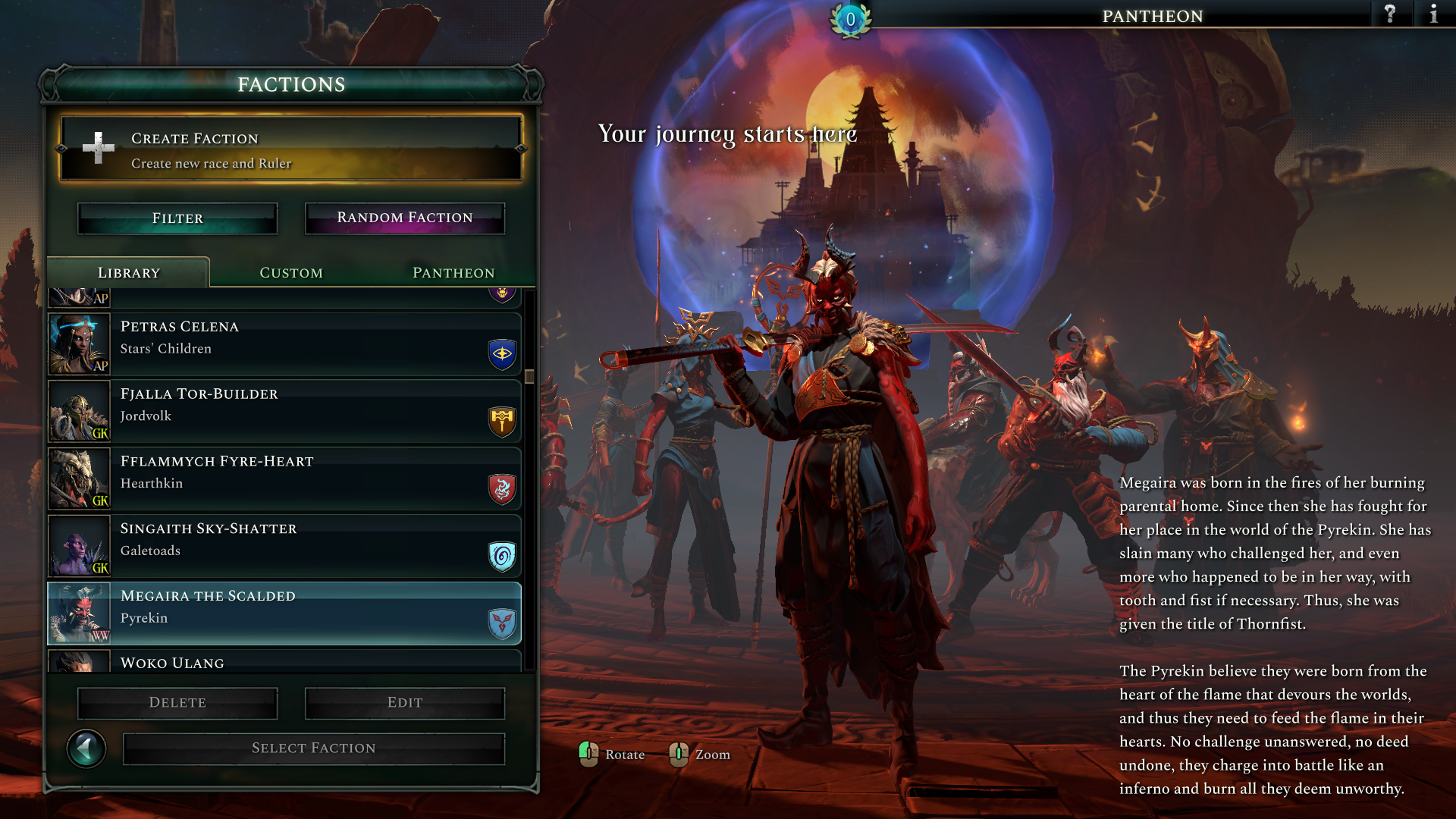Select Megaira the Scalded Pyrekin row
The width and height of the screenshot is (1456, 819).
(x=284, y=613)
